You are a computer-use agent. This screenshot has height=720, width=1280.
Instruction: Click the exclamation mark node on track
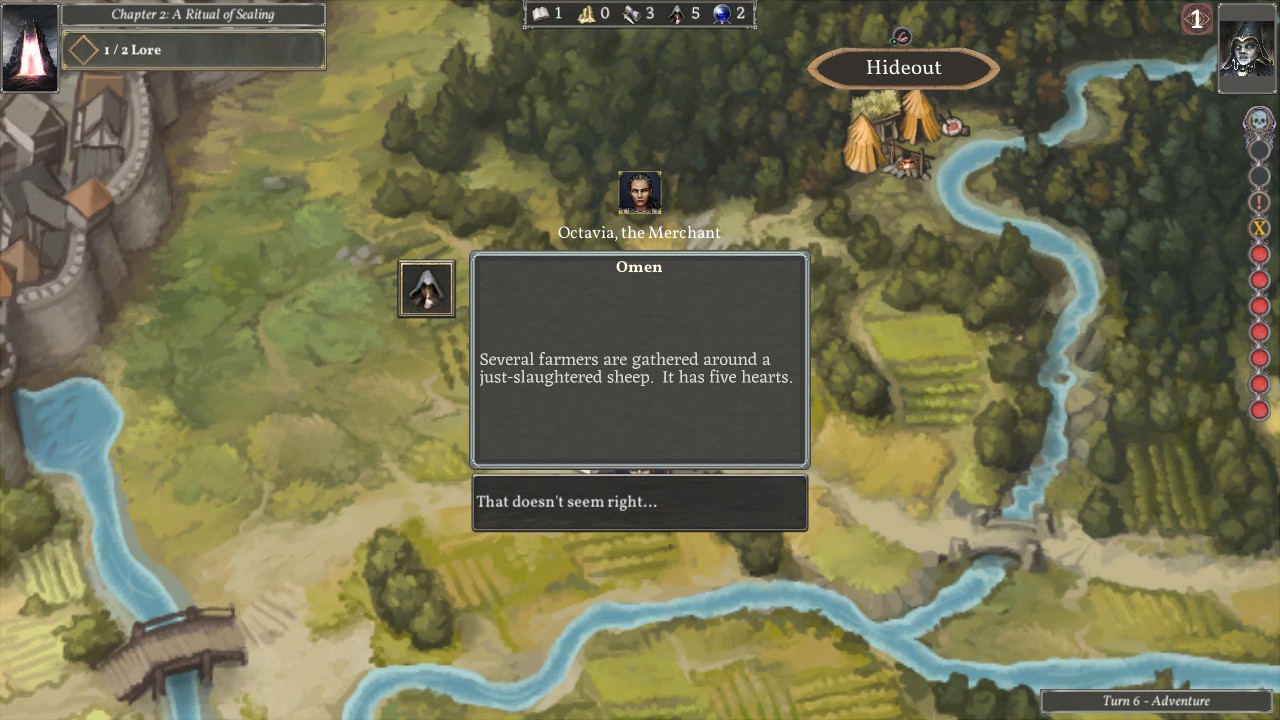coord(1259,202)
